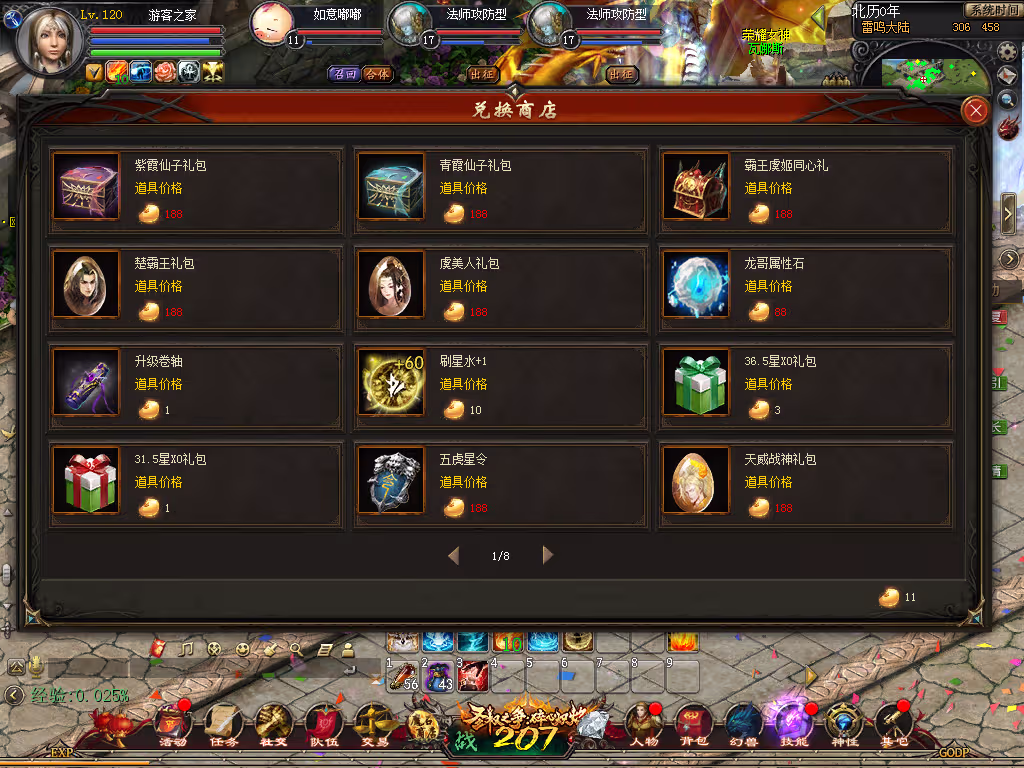Select the 36.5星XO礼包 green gift box
This screenshot has height=768, width=1024.
tap(695, 383)
